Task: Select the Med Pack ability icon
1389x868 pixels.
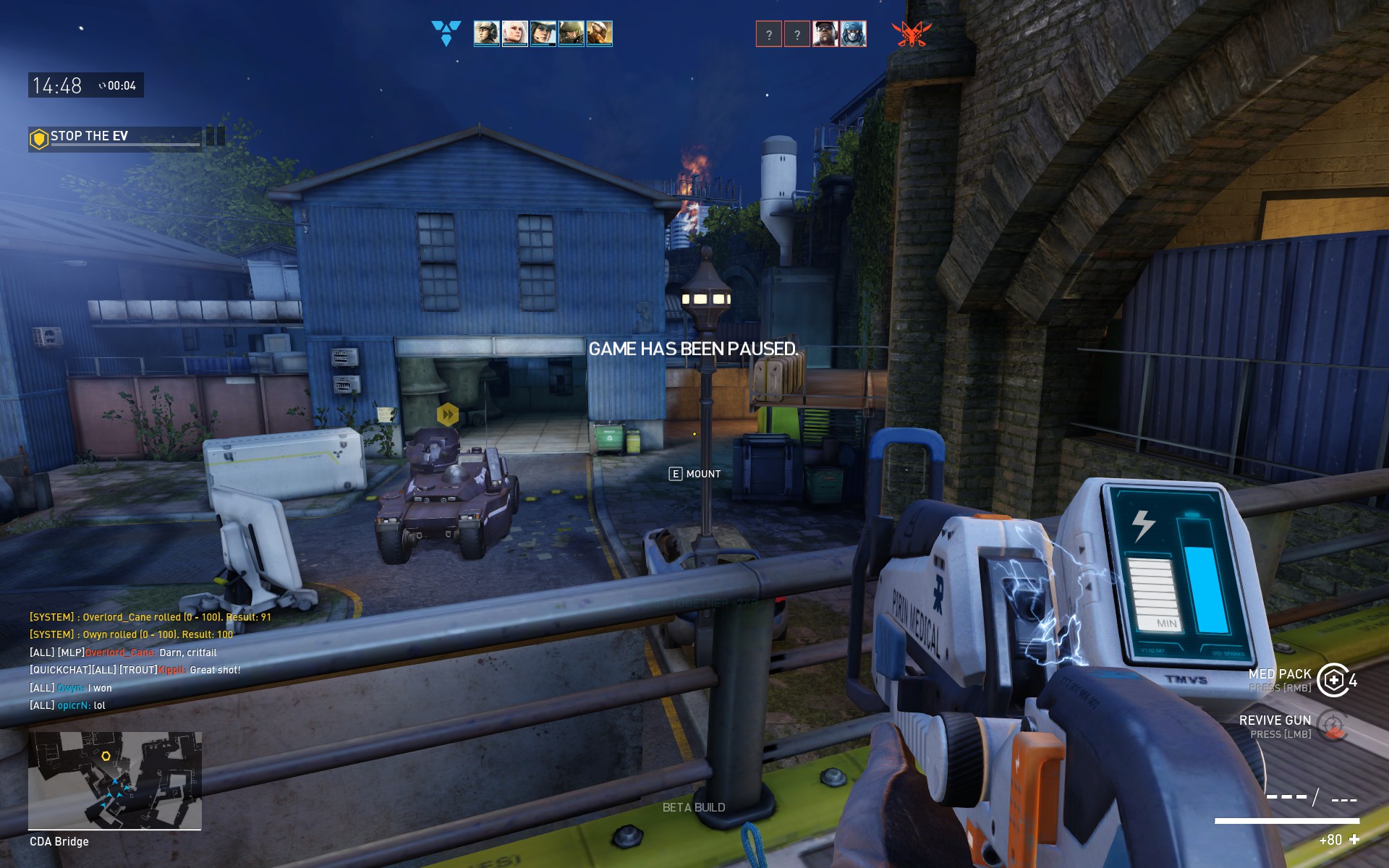Action: [x=1333, y=680]
